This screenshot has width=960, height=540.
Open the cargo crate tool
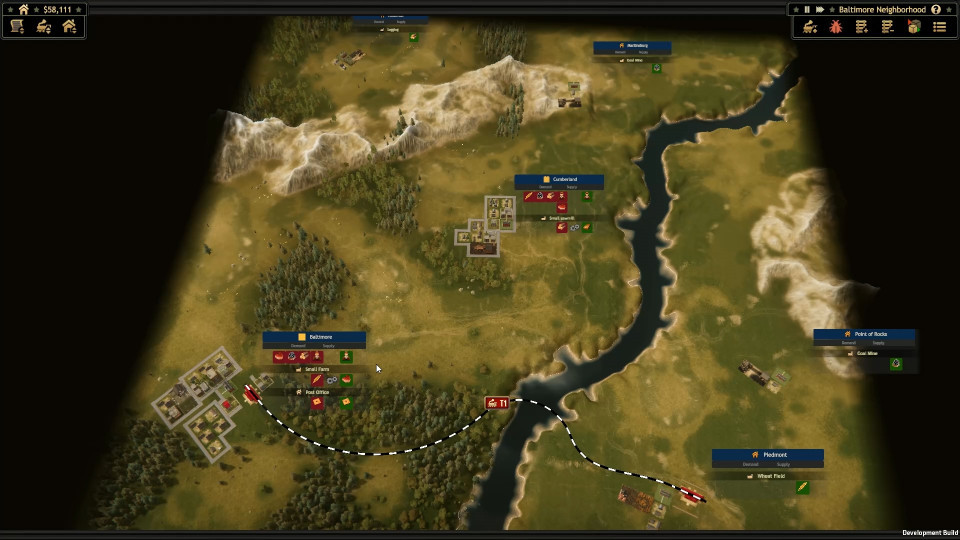click(x=913, y=27)
